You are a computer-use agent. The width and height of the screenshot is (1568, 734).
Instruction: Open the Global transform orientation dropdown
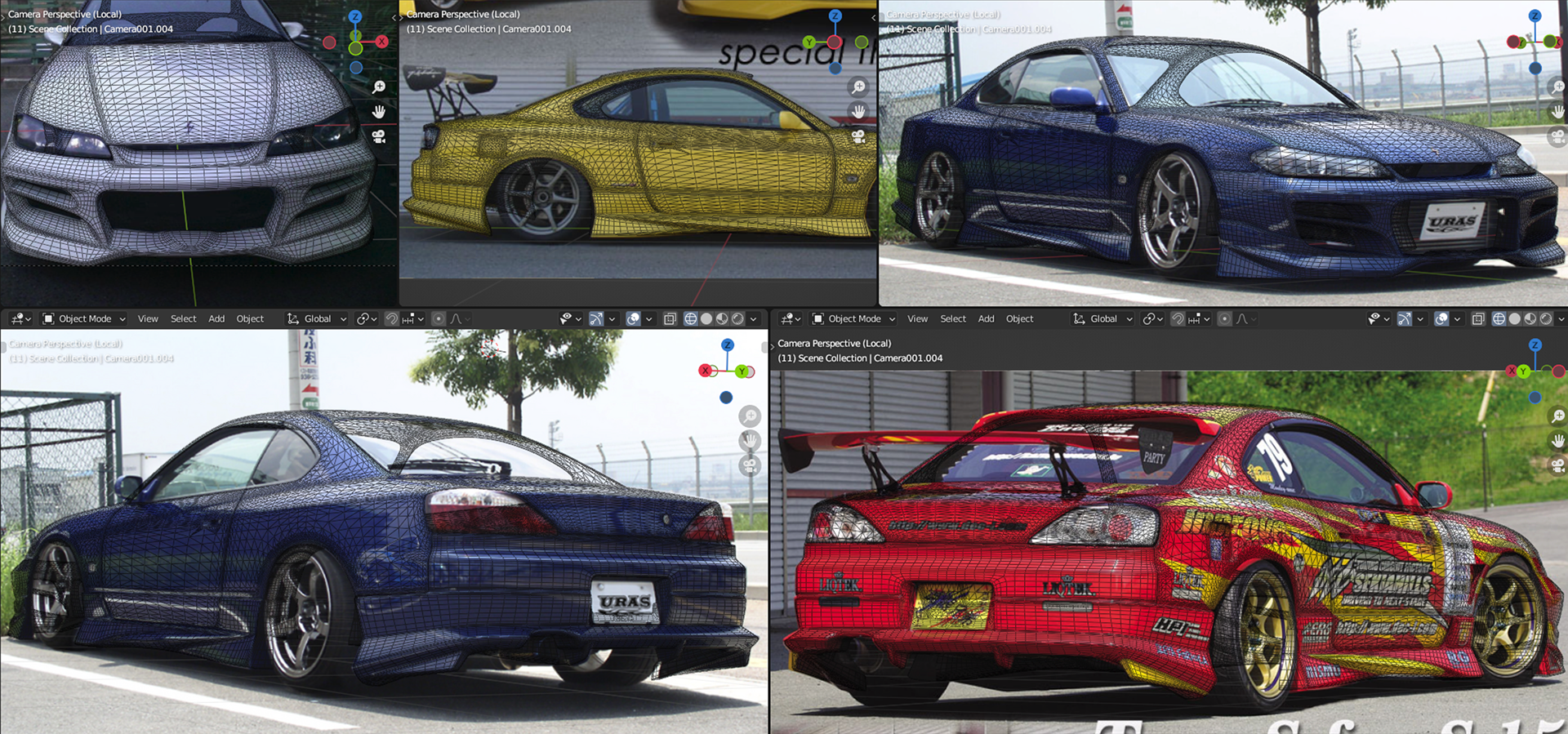point(1102,318)
